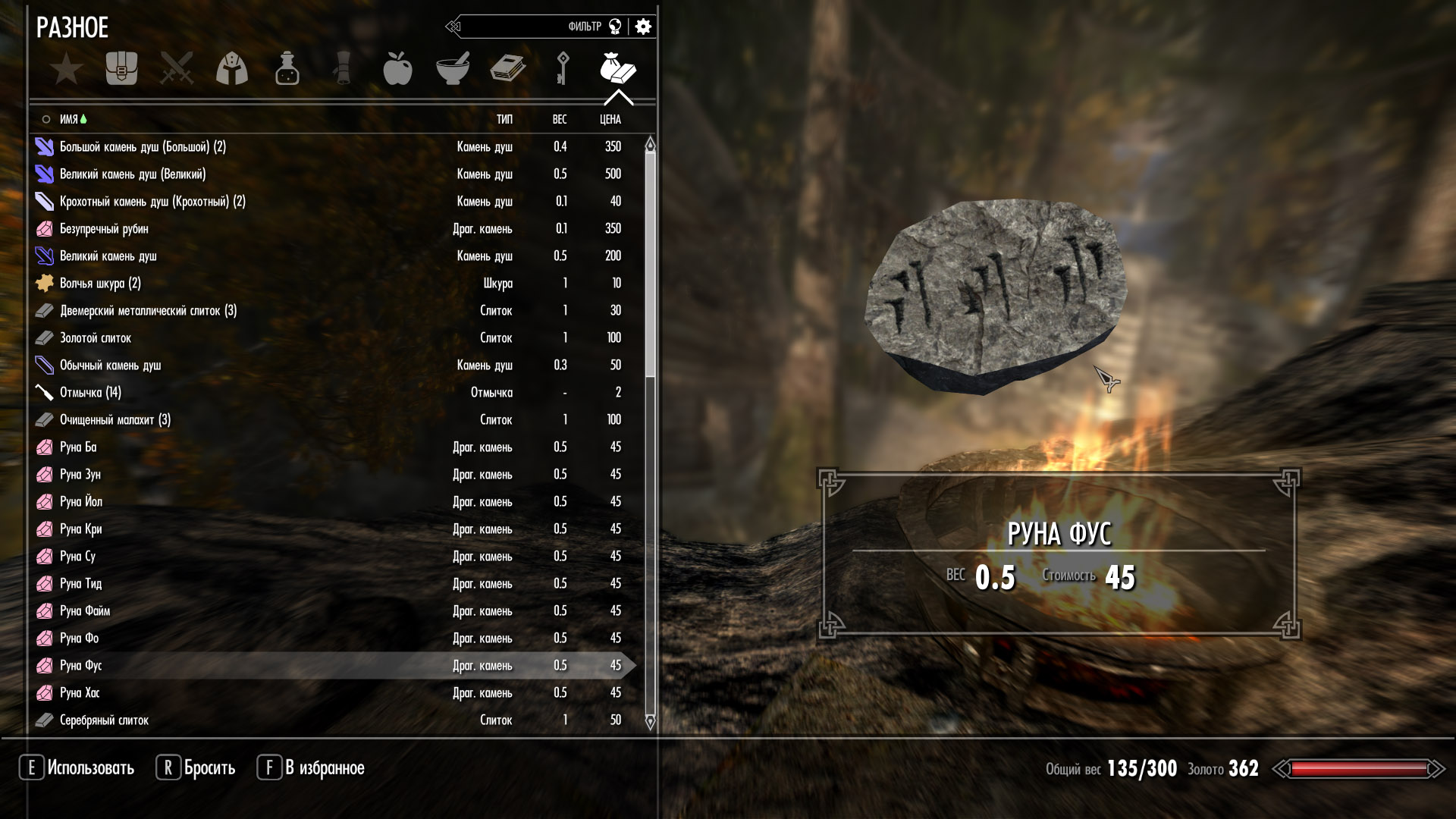Select the potions flask category
The image size is (1456, 819).
287,69
